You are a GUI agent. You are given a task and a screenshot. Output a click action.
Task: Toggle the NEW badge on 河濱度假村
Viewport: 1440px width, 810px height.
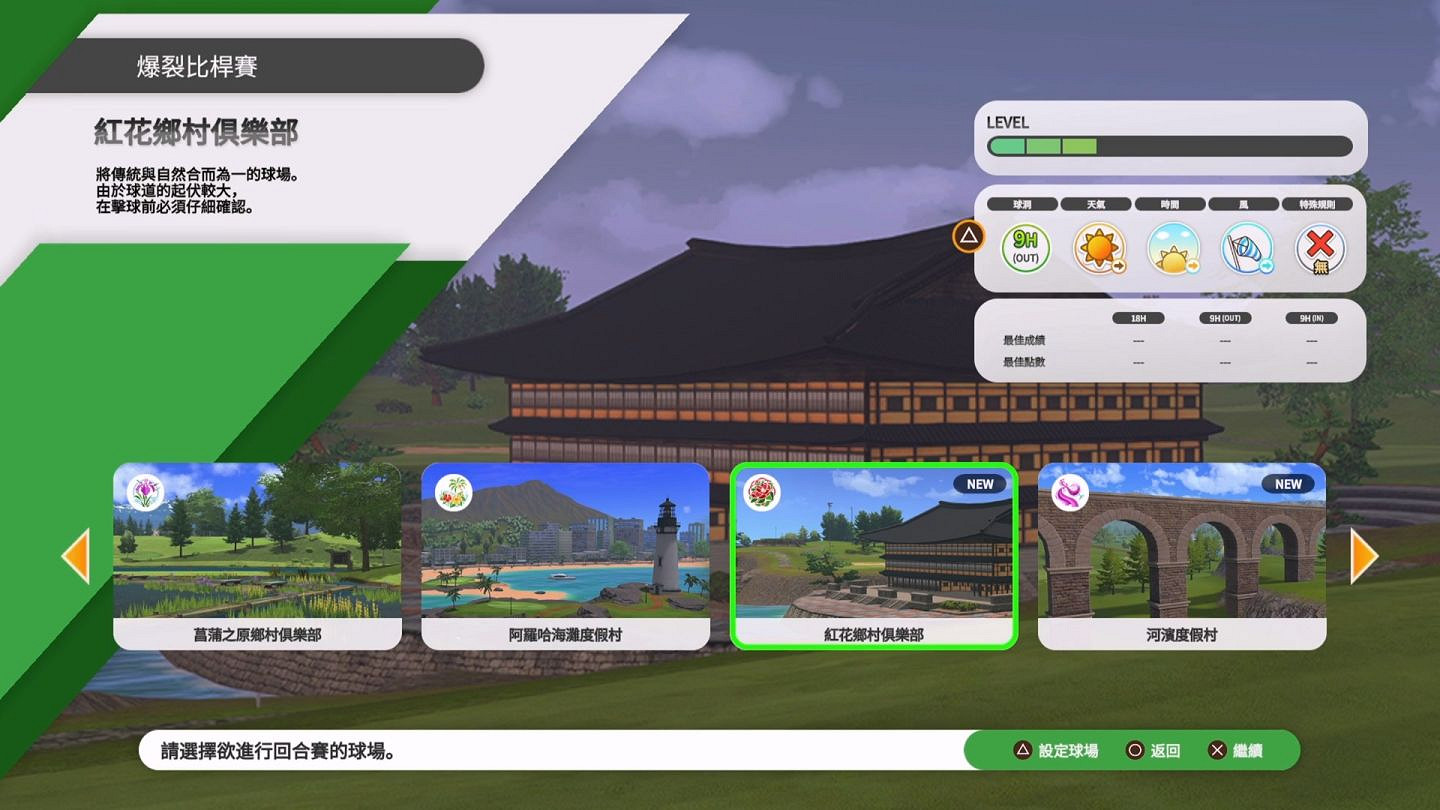[1287, 483]
